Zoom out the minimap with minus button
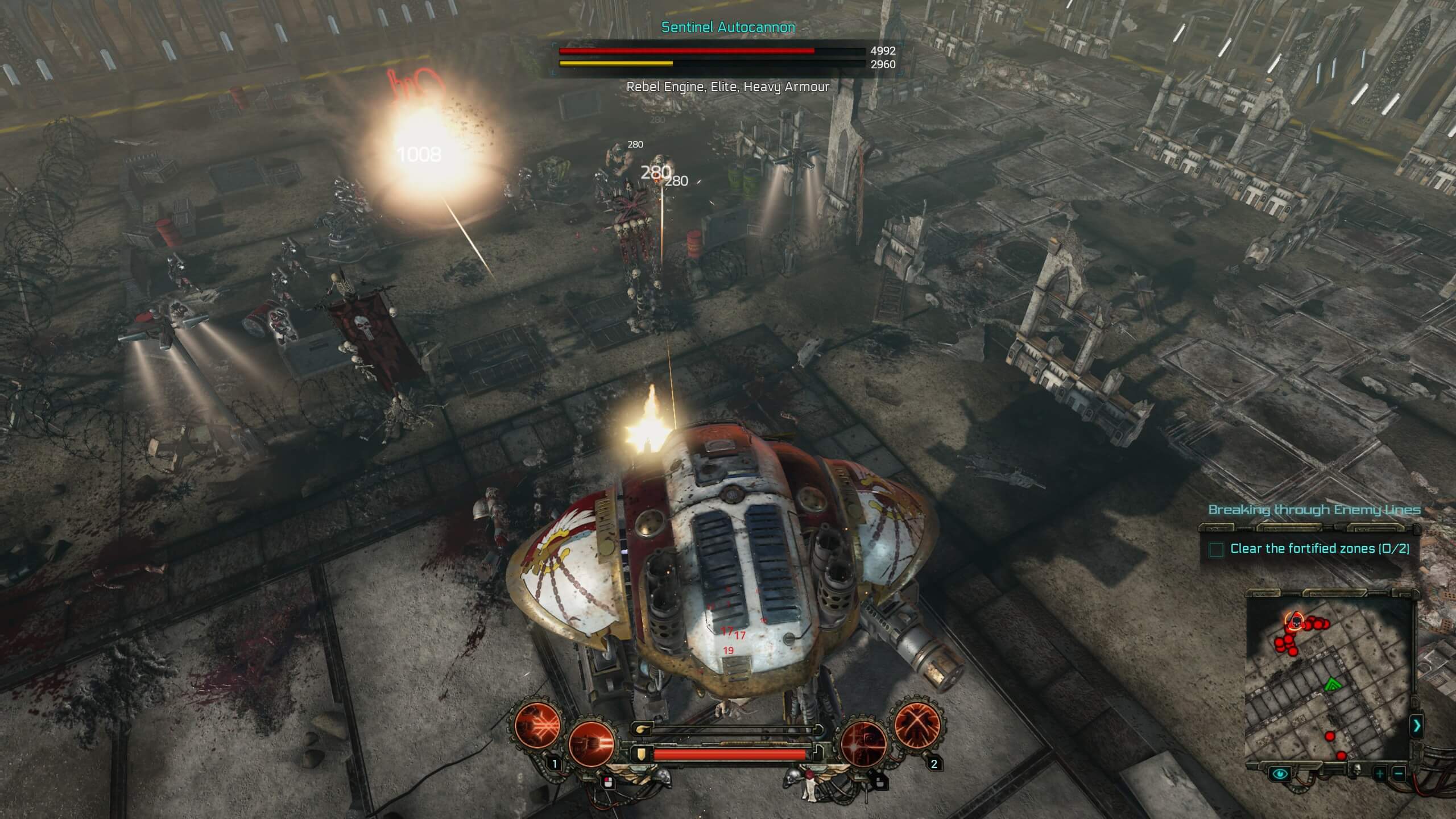 [1399, 773]
